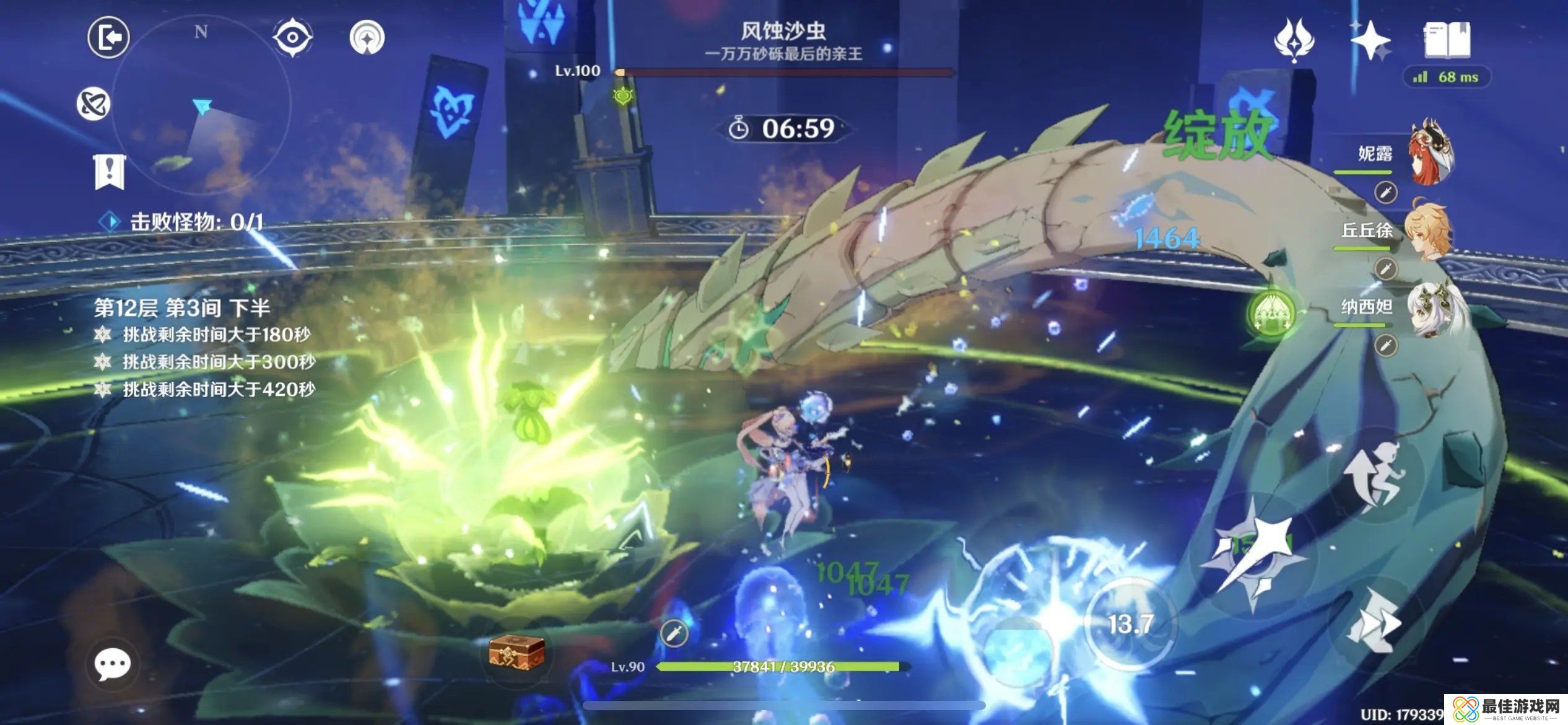Toggle the eye-shaped elemental sight icon

pos(292,38)
